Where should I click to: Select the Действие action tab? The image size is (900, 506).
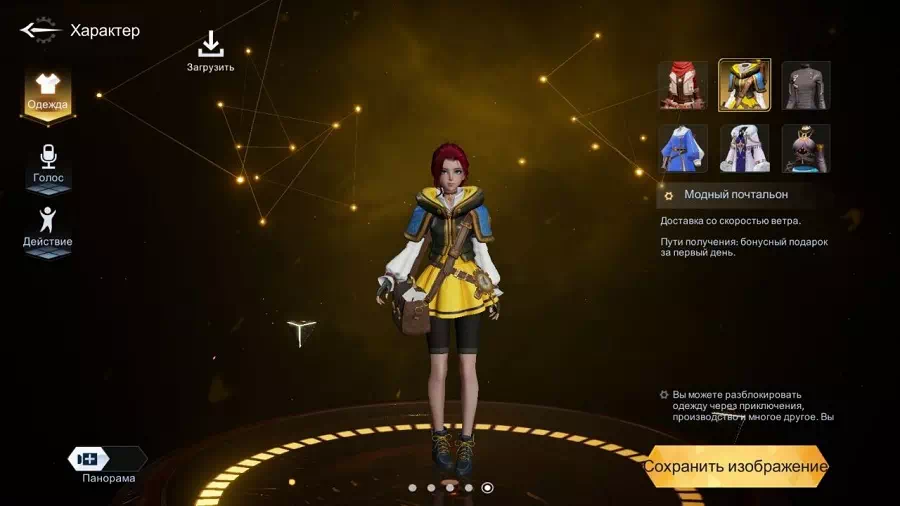pos(48,227)
